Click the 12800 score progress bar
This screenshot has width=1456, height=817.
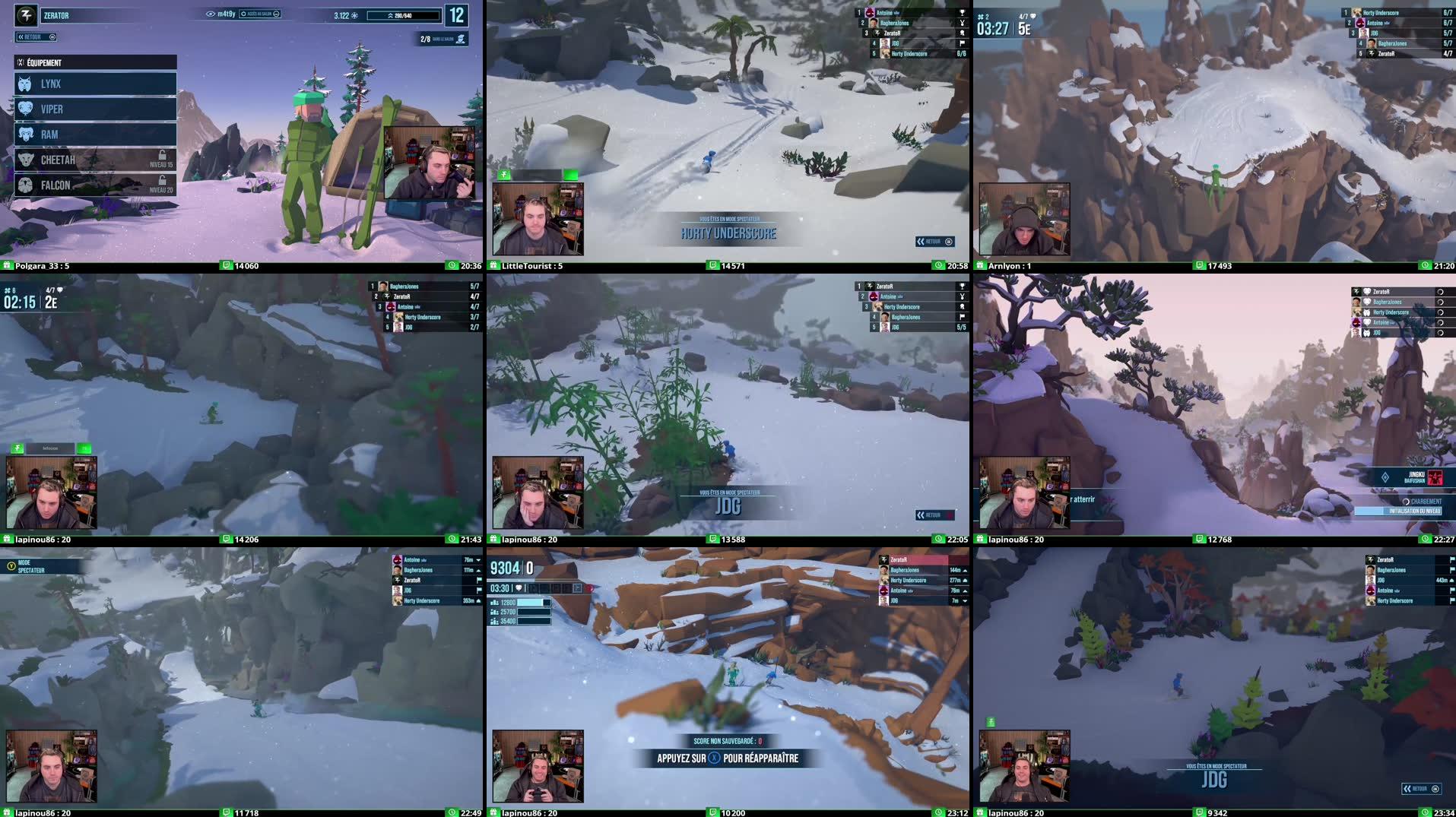pos(534,603)
